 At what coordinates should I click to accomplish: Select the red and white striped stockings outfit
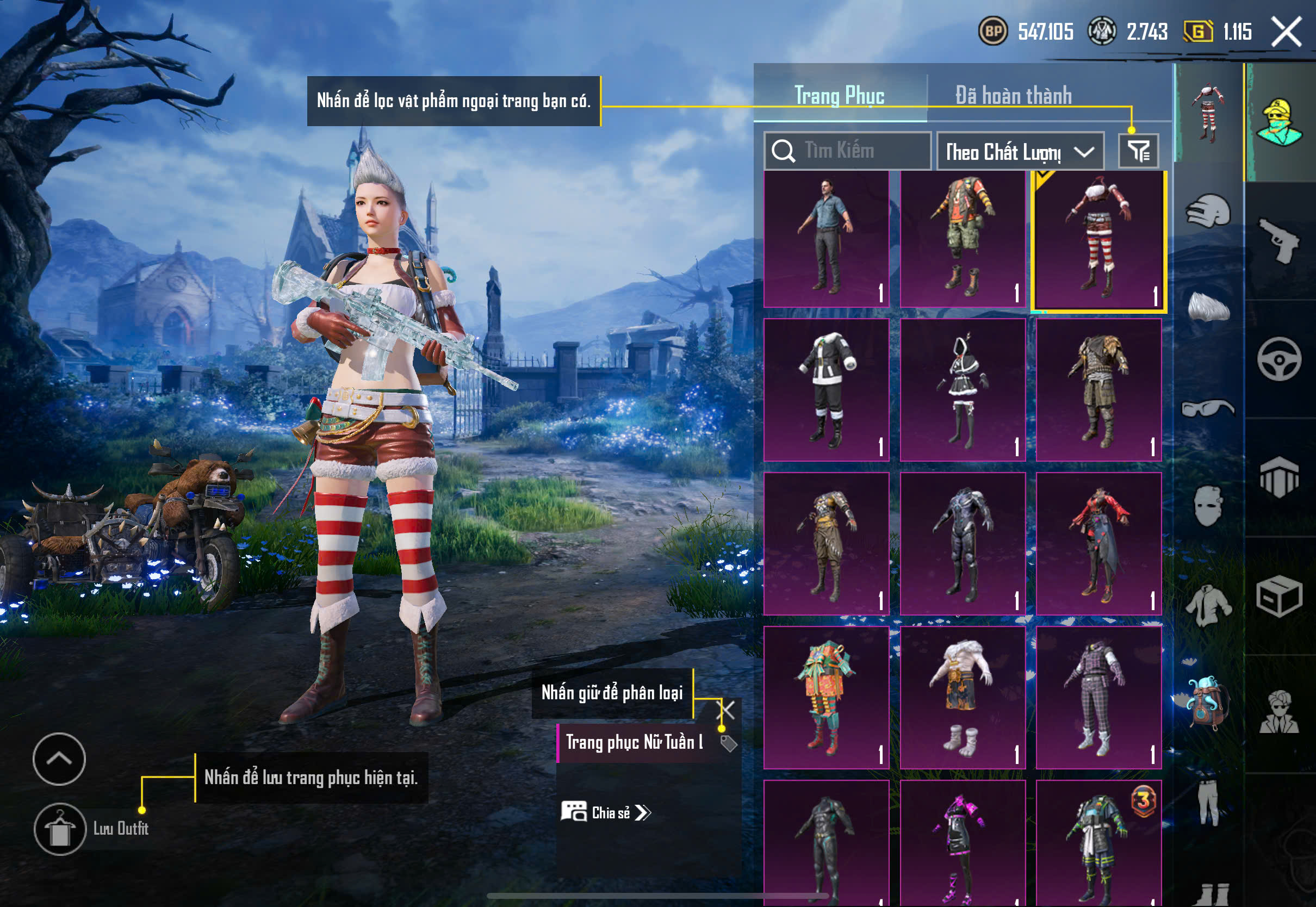(1098, 241)
